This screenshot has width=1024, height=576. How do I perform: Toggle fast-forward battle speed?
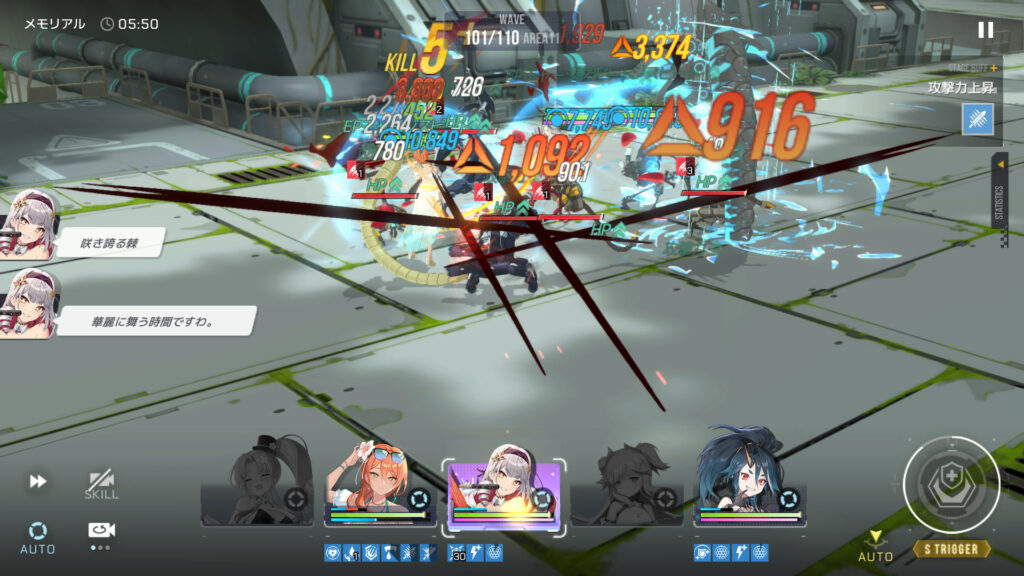pos(38,481)
